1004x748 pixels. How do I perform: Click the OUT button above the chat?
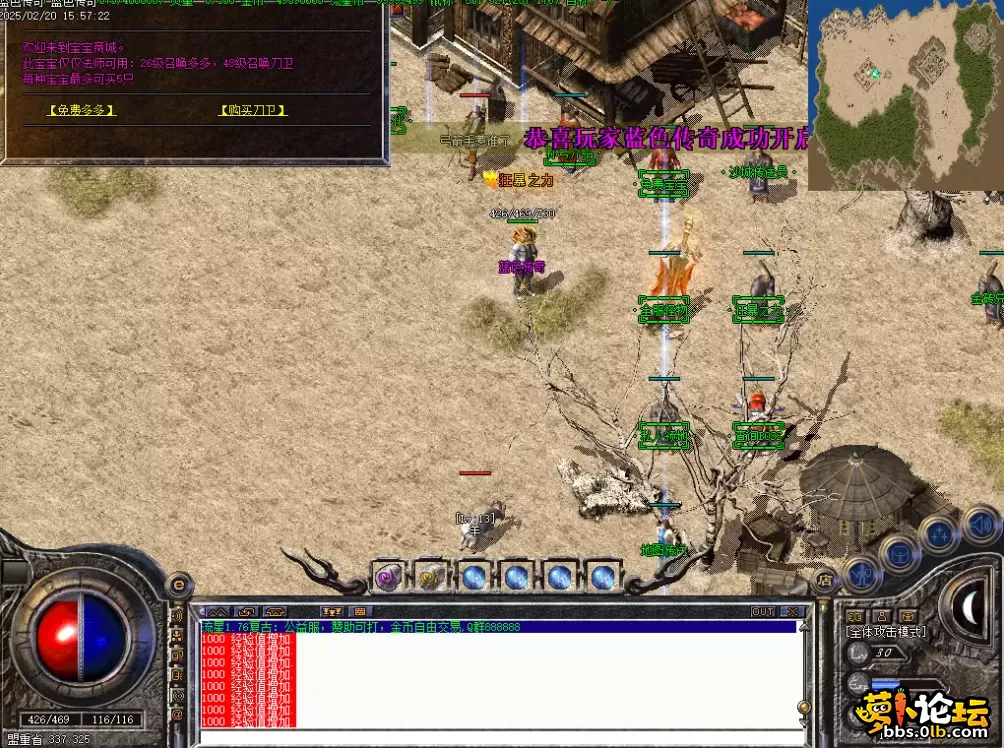tap(763, 611)
